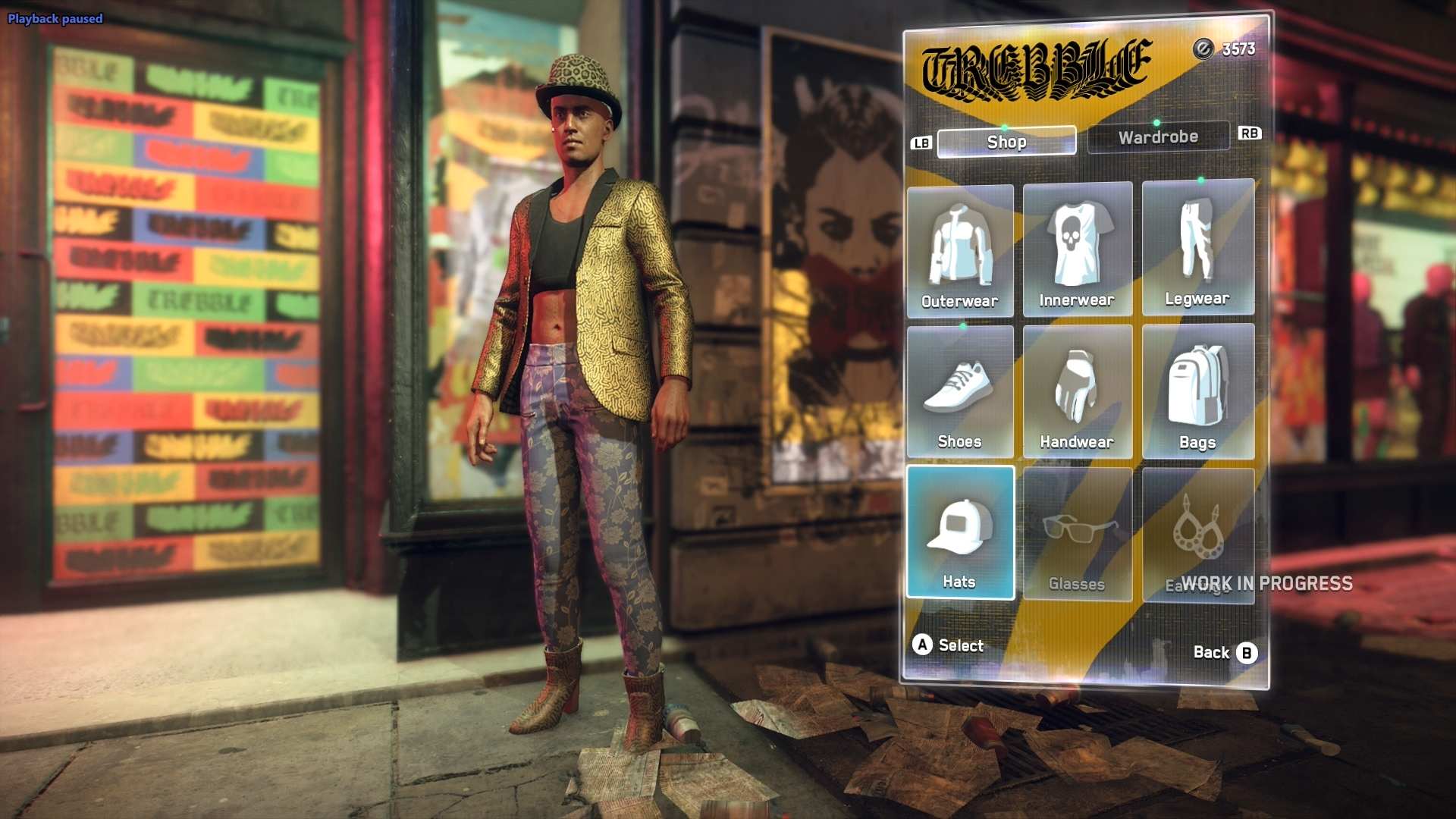The width and height of the screenshot is (1456, 819).
Task: Click the greyed-out Glasses tile
Action: 1077,535
